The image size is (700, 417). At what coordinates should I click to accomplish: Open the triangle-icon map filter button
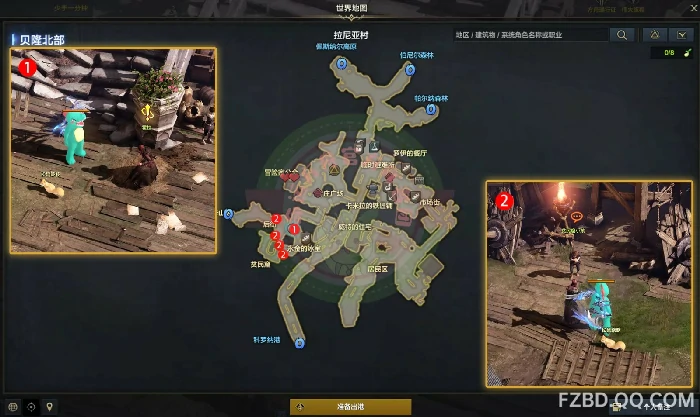coord(653,35)
